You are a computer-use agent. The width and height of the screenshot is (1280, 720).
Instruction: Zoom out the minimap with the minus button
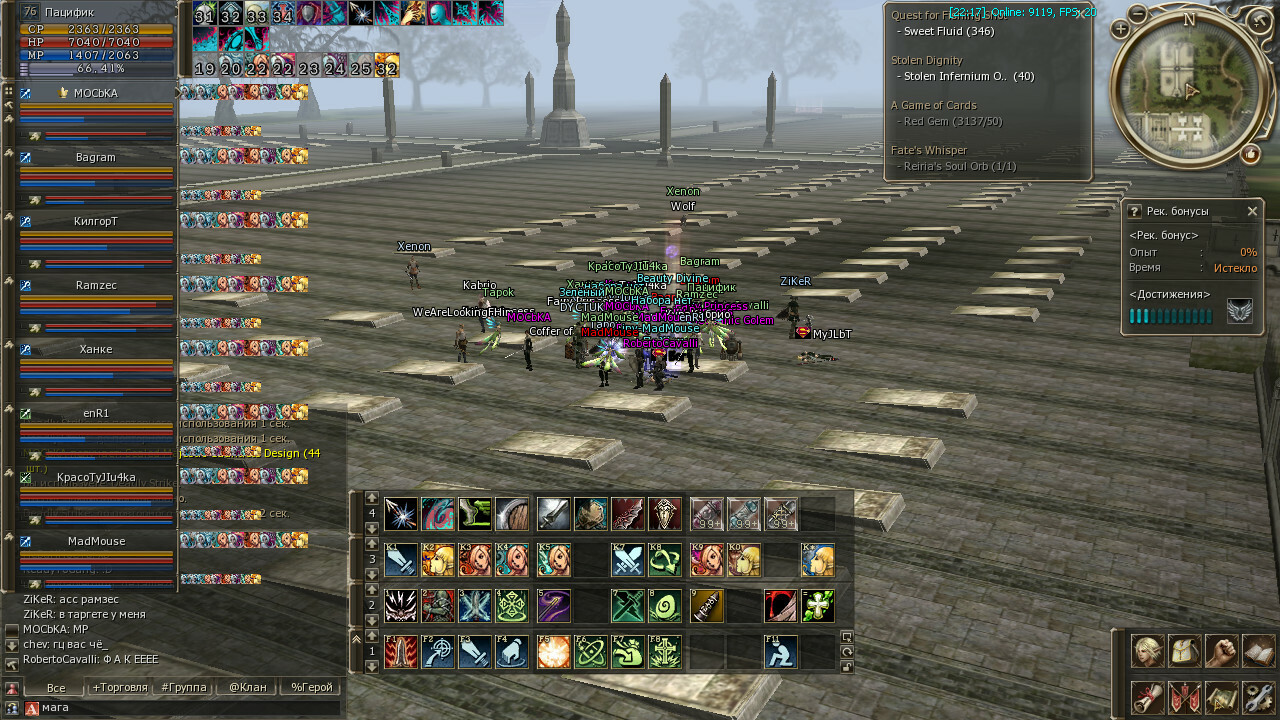point(1138,14)
